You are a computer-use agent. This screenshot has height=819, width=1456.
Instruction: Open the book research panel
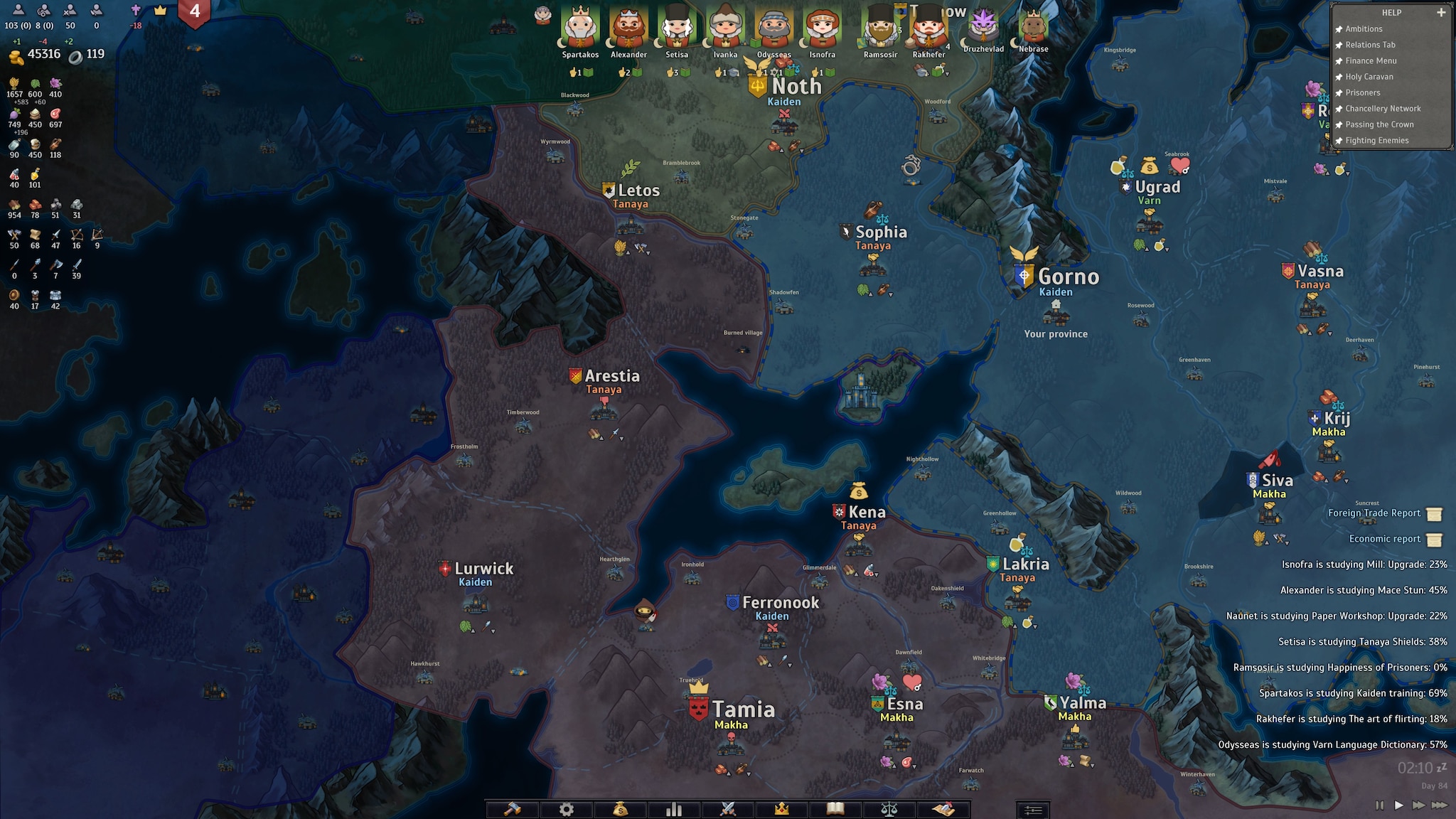[835, 809]
